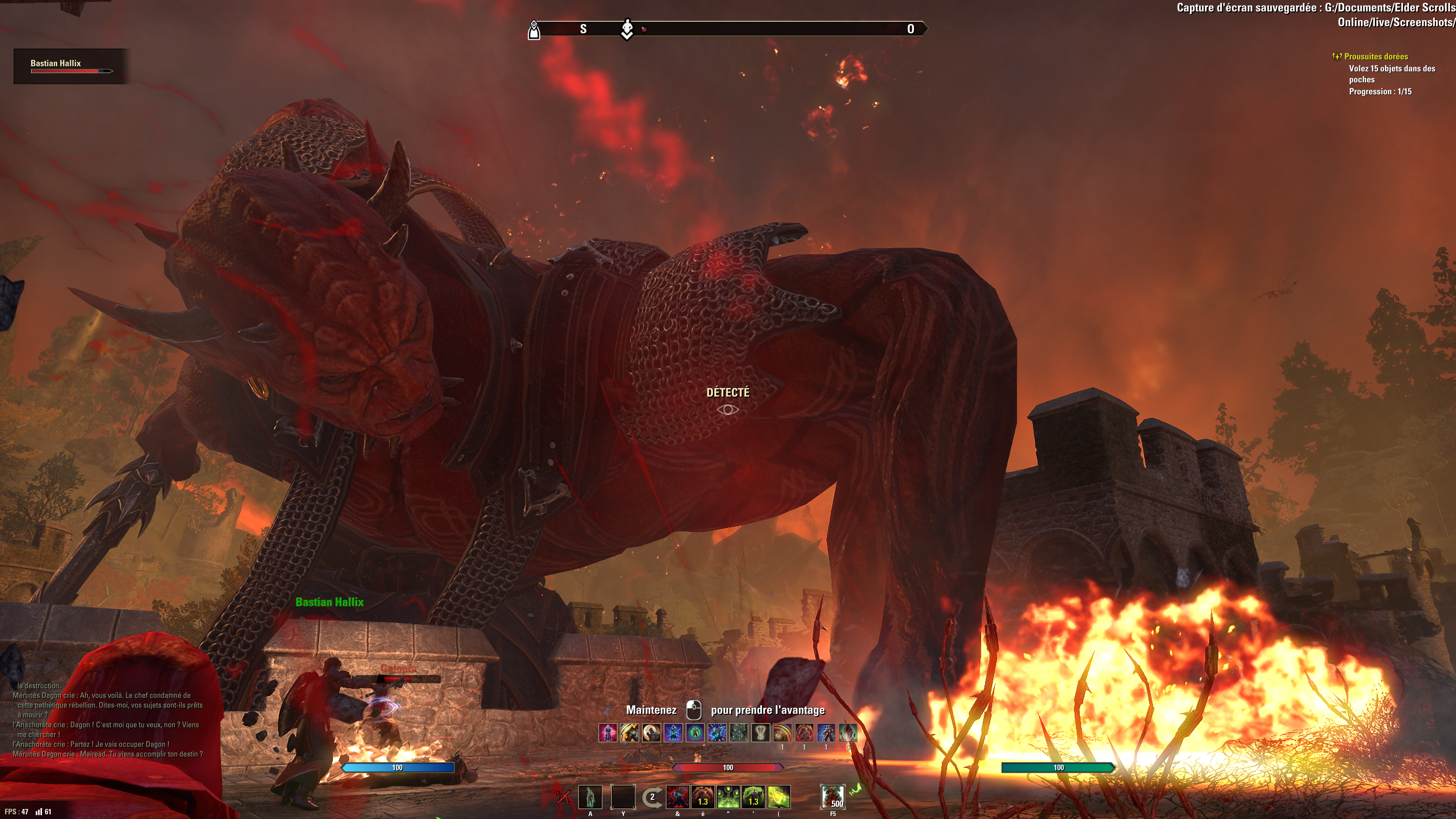Activate the red clawed figure ability
This screenshot has width=1456, height=819.
click(703, 797)
